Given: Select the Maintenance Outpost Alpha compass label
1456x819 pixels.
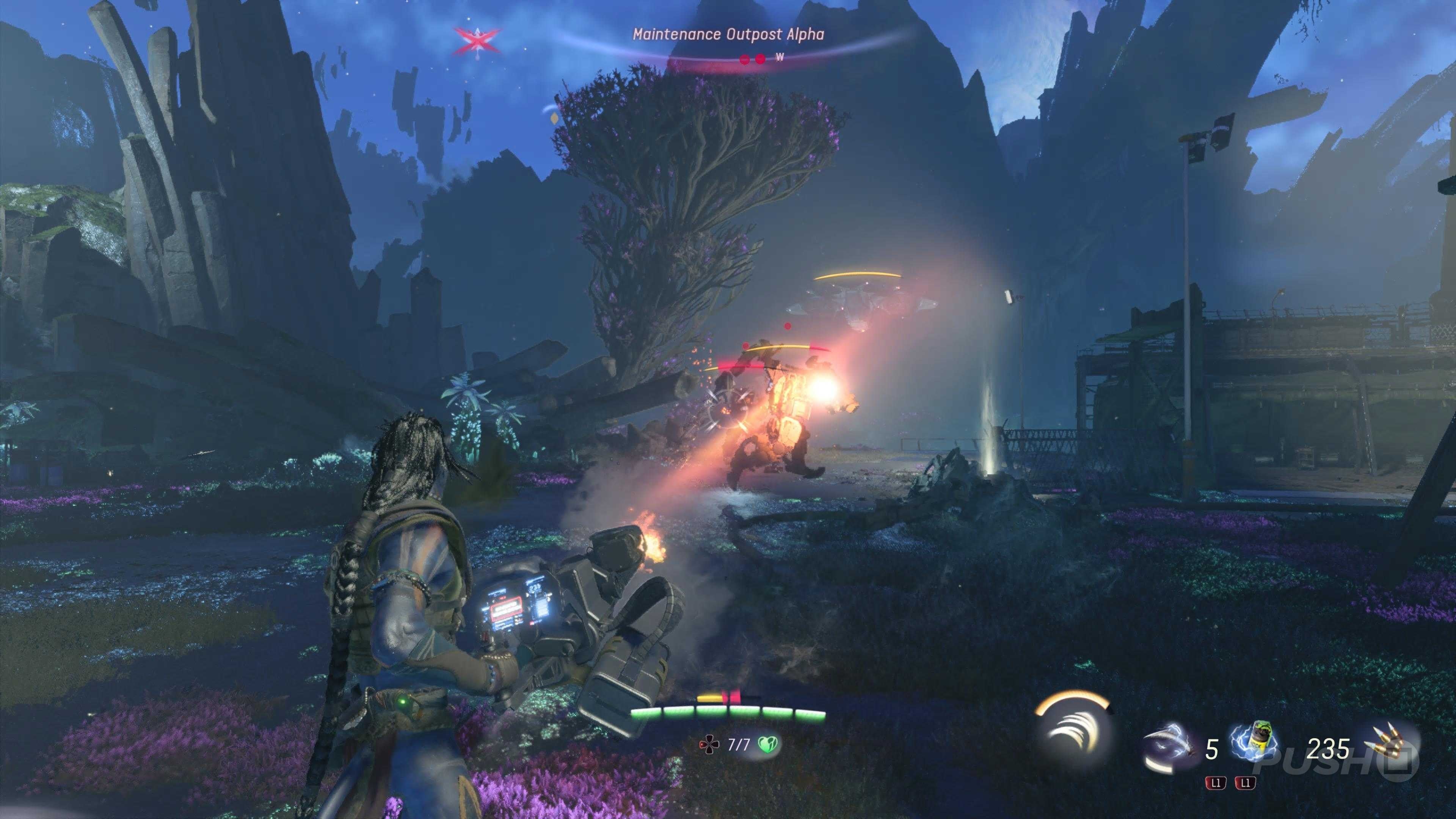Looking at the screenshot, I should [x=728, y=35].
